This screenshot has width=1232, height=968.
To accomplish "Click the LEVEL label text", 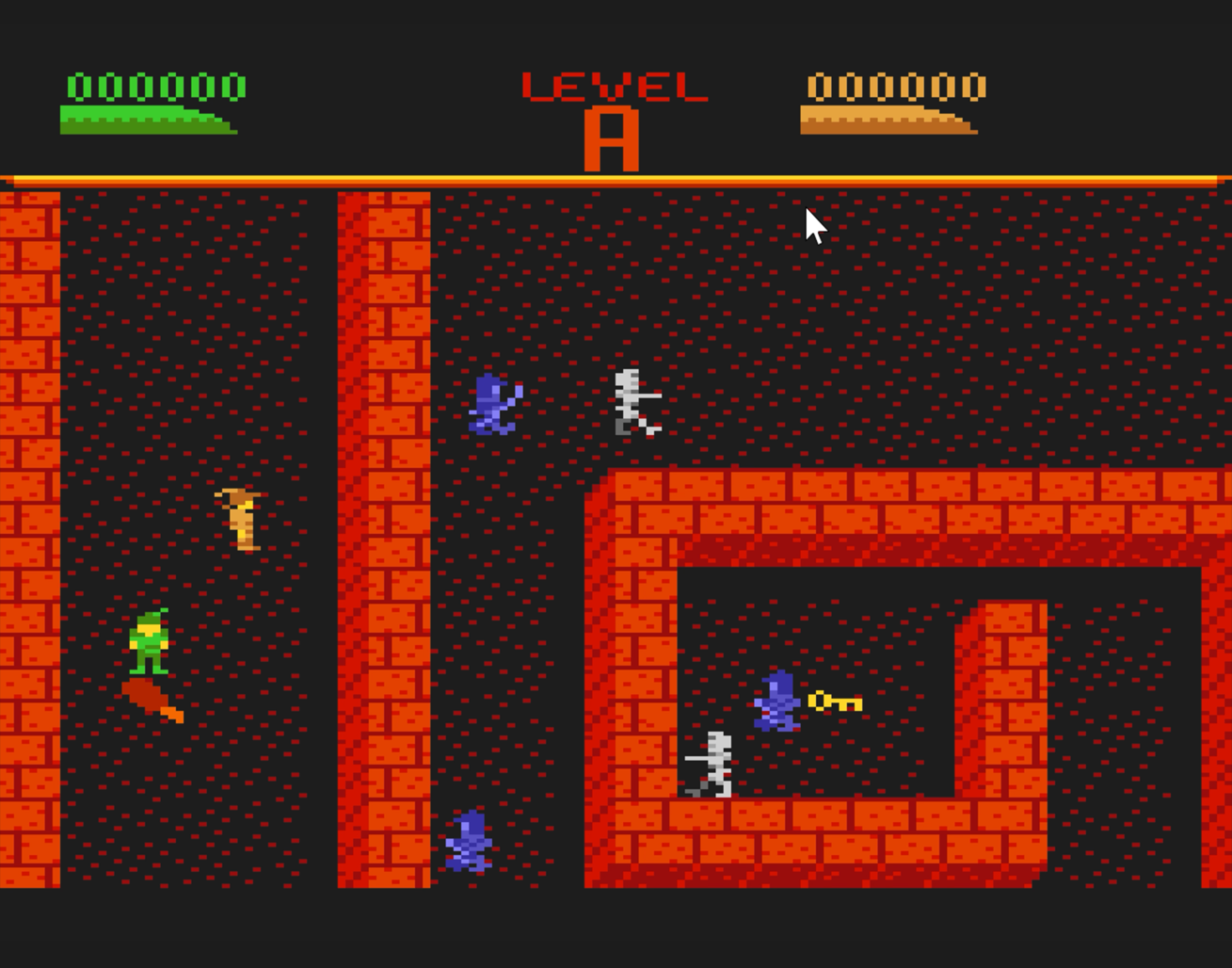I will coord(614,87).
